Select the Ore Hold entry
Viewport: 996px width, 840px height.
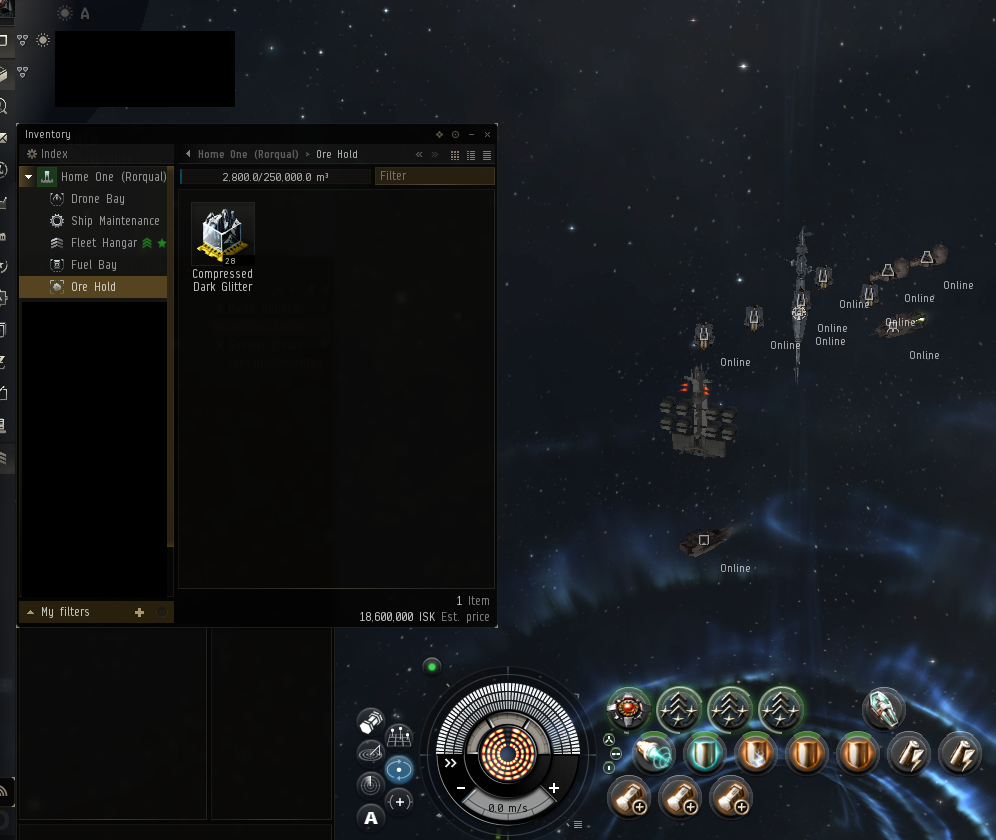pyautogui.click(x=93, y=287)
